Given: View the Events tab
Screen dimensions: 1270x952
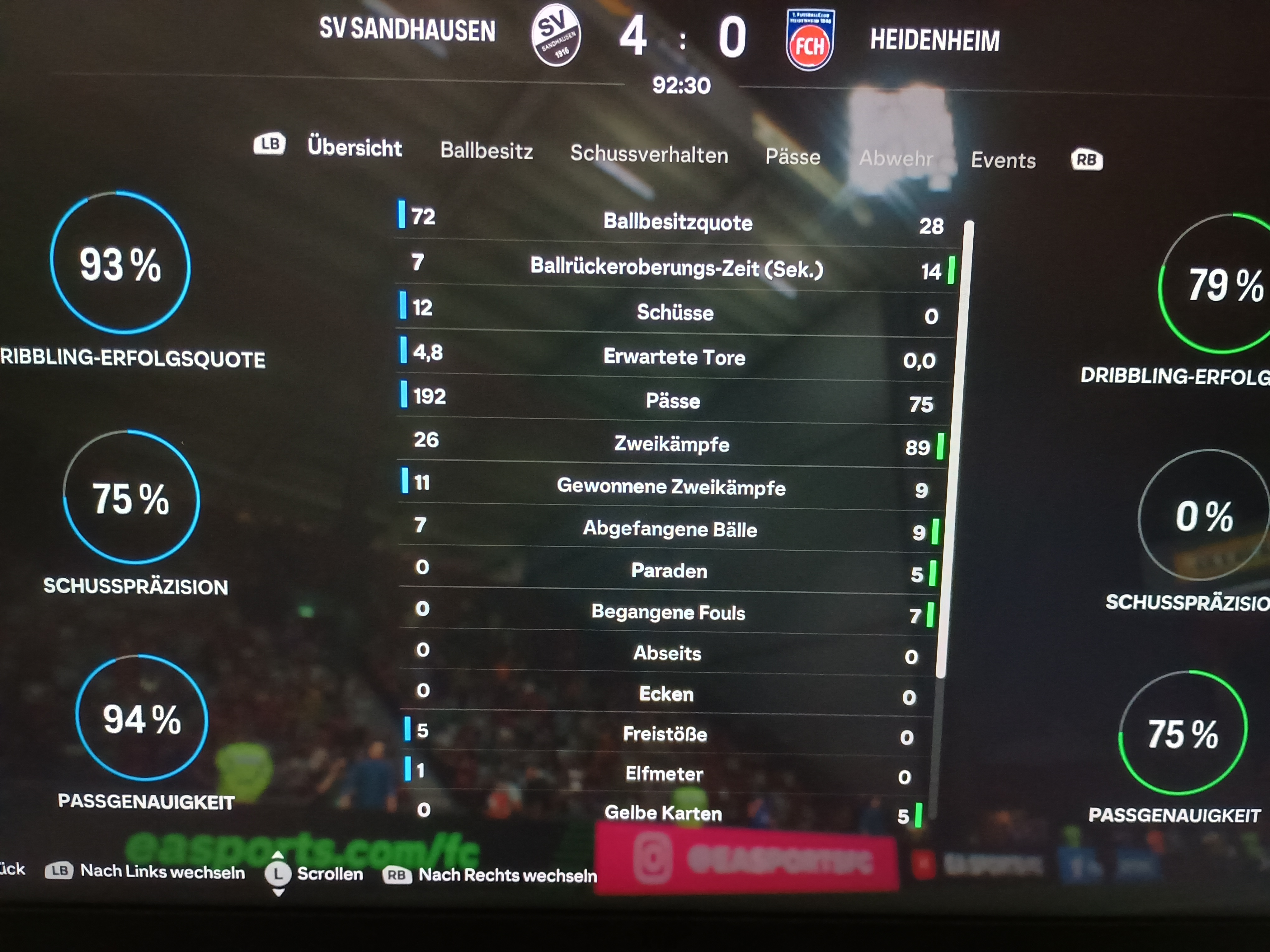Looking at the screenshot, I should pos(1003,161).
